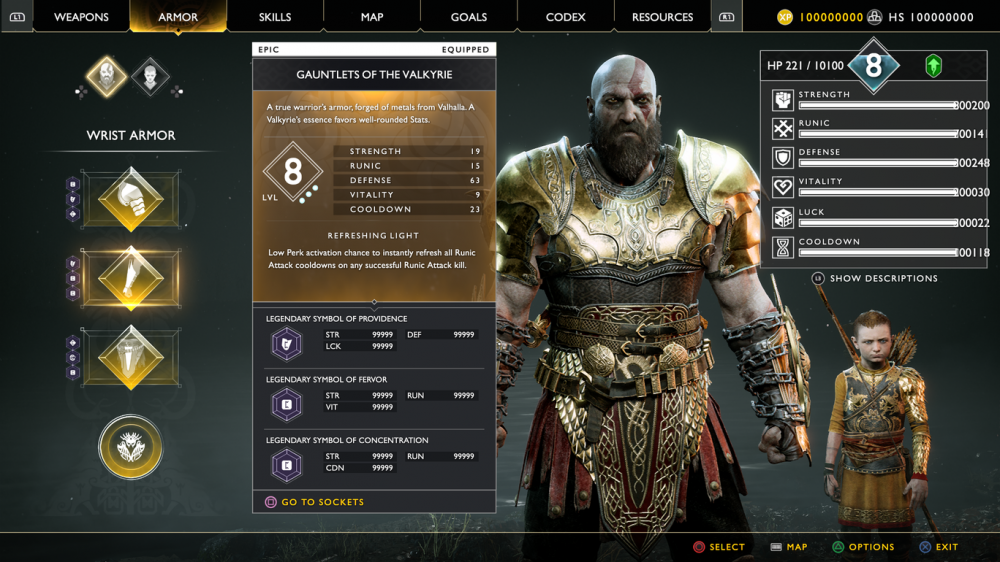This screenshot has height=562, width=1000.
Task: Open the Codex tab
Action: [x=566, y=17]
